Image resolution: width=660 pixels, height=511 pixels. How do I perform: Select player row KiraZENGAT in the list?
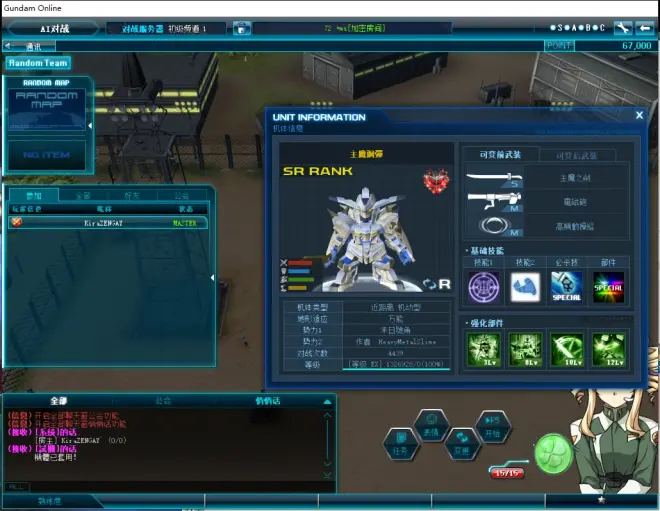pos(108,223)
